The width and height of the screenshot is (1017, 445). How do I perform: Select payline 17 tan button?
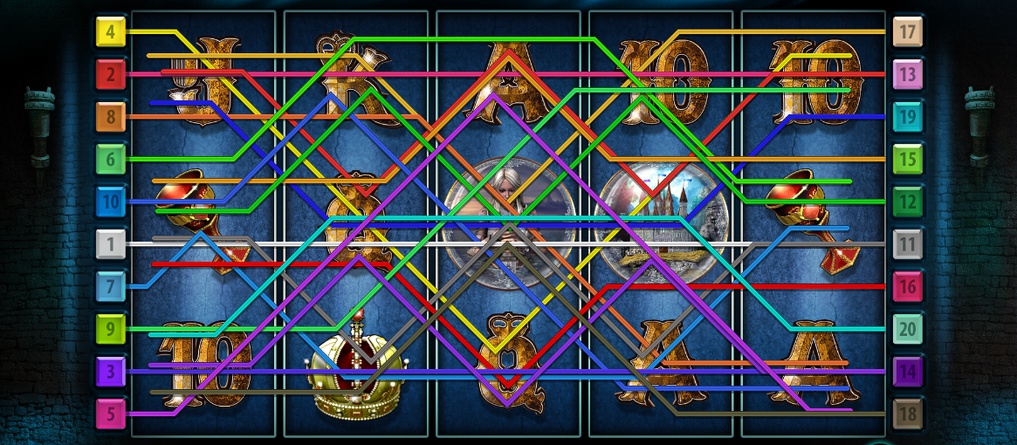907,31
